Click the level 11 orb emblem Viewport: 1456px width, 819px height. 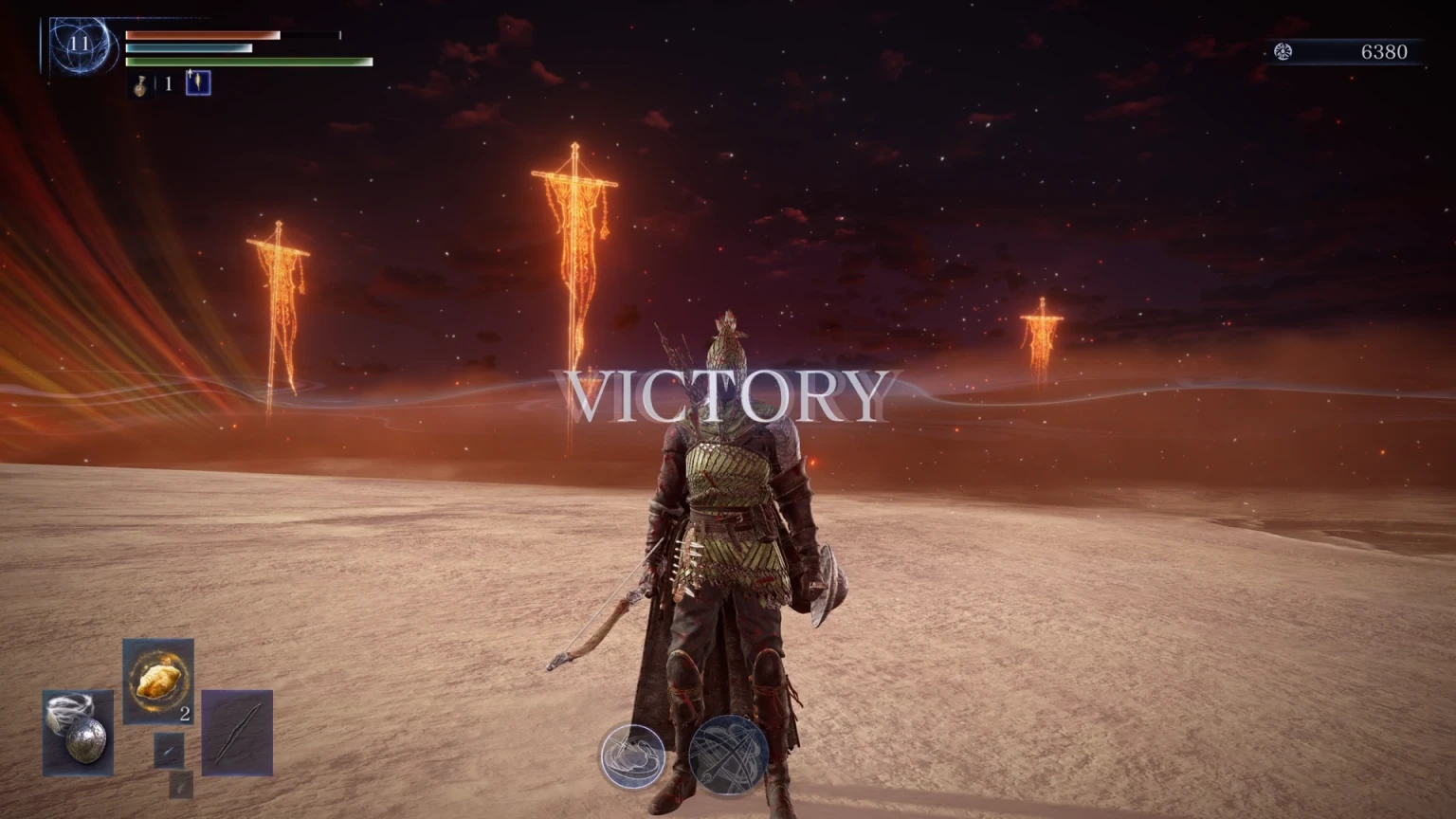[79, 45]
